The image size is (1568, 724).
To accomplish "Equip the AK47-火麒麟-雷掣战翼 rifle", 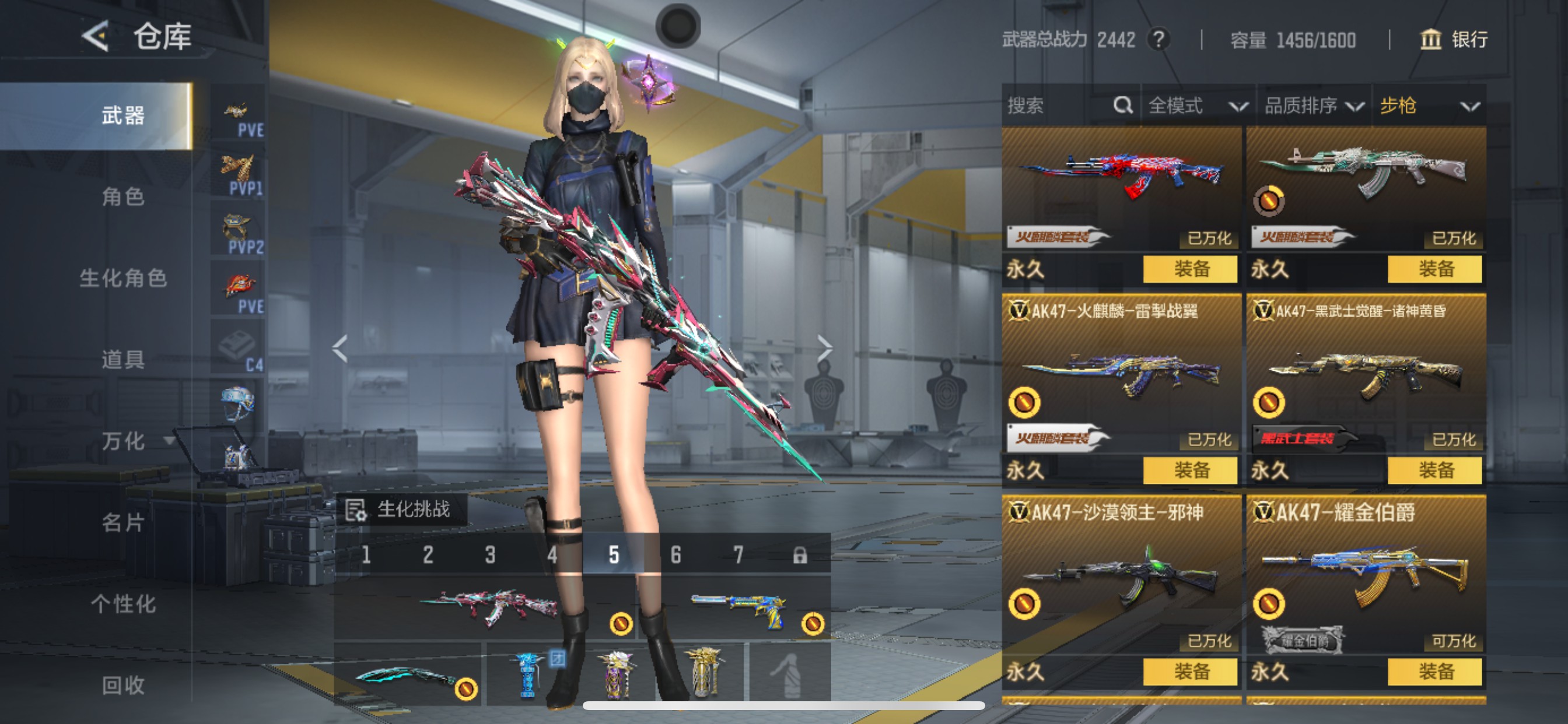I will pos(1190,470).
